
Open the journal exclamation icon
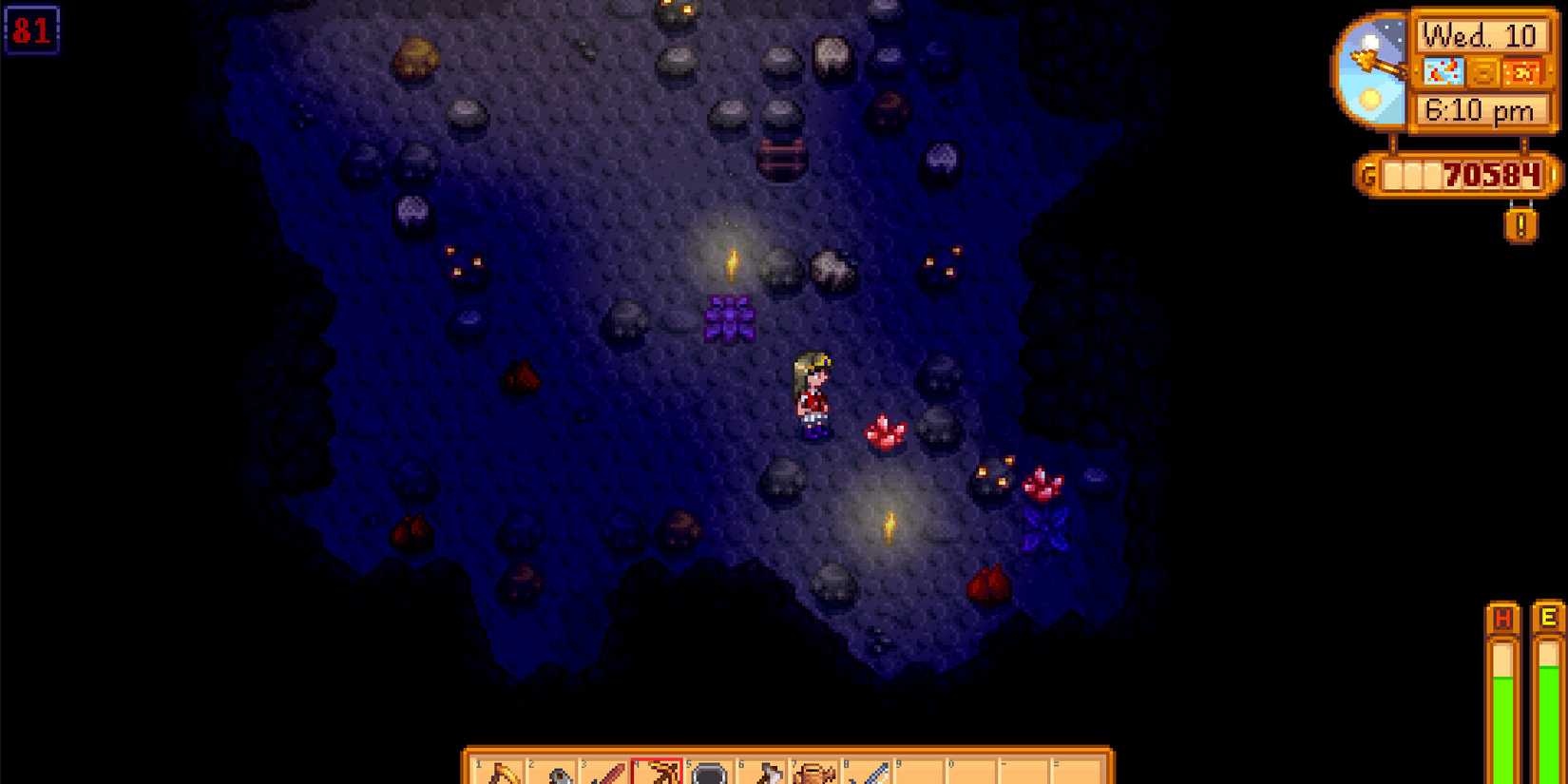[x=1520, y=224]
